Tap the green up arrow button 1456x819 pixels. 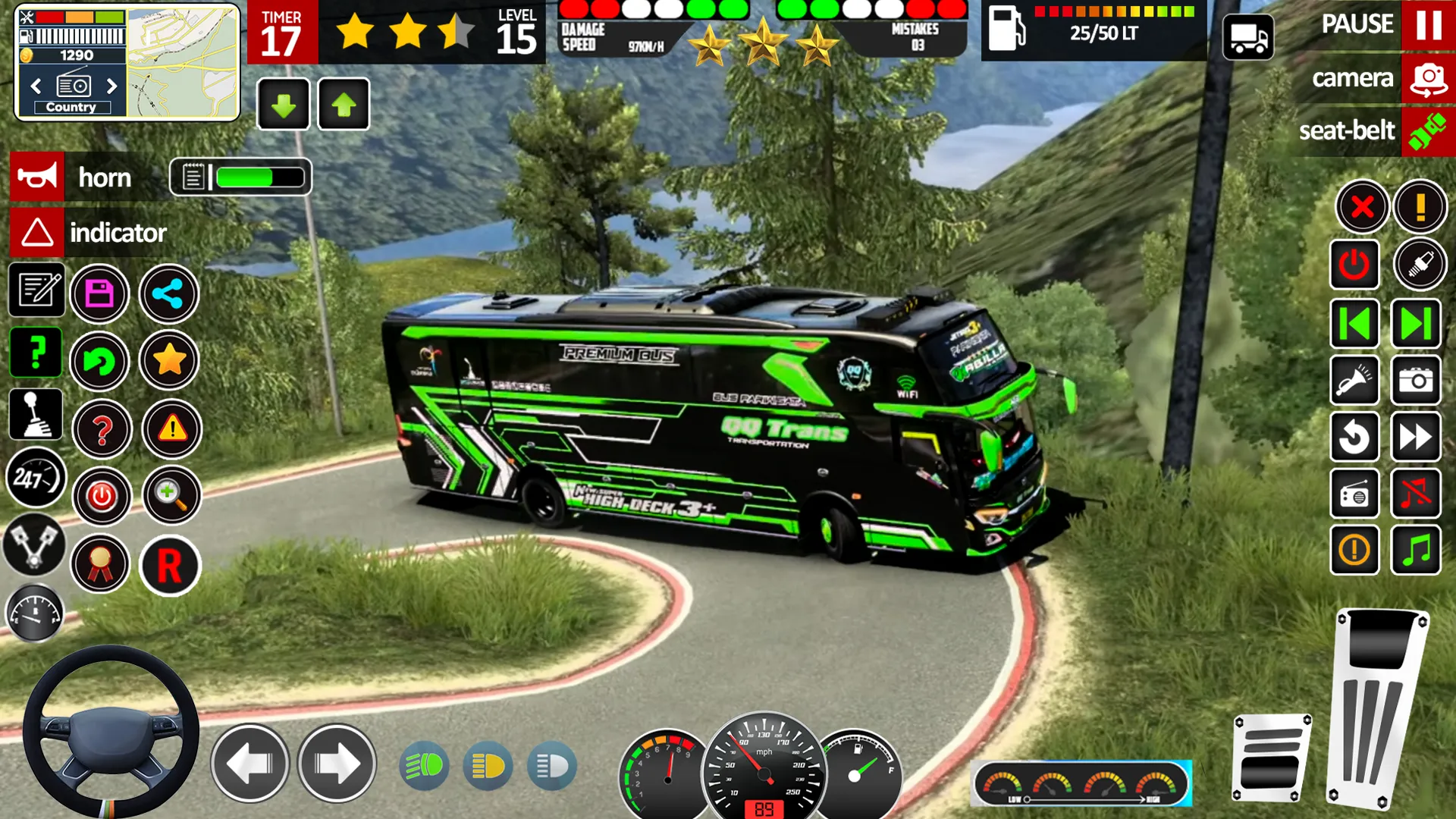point(344,105)
